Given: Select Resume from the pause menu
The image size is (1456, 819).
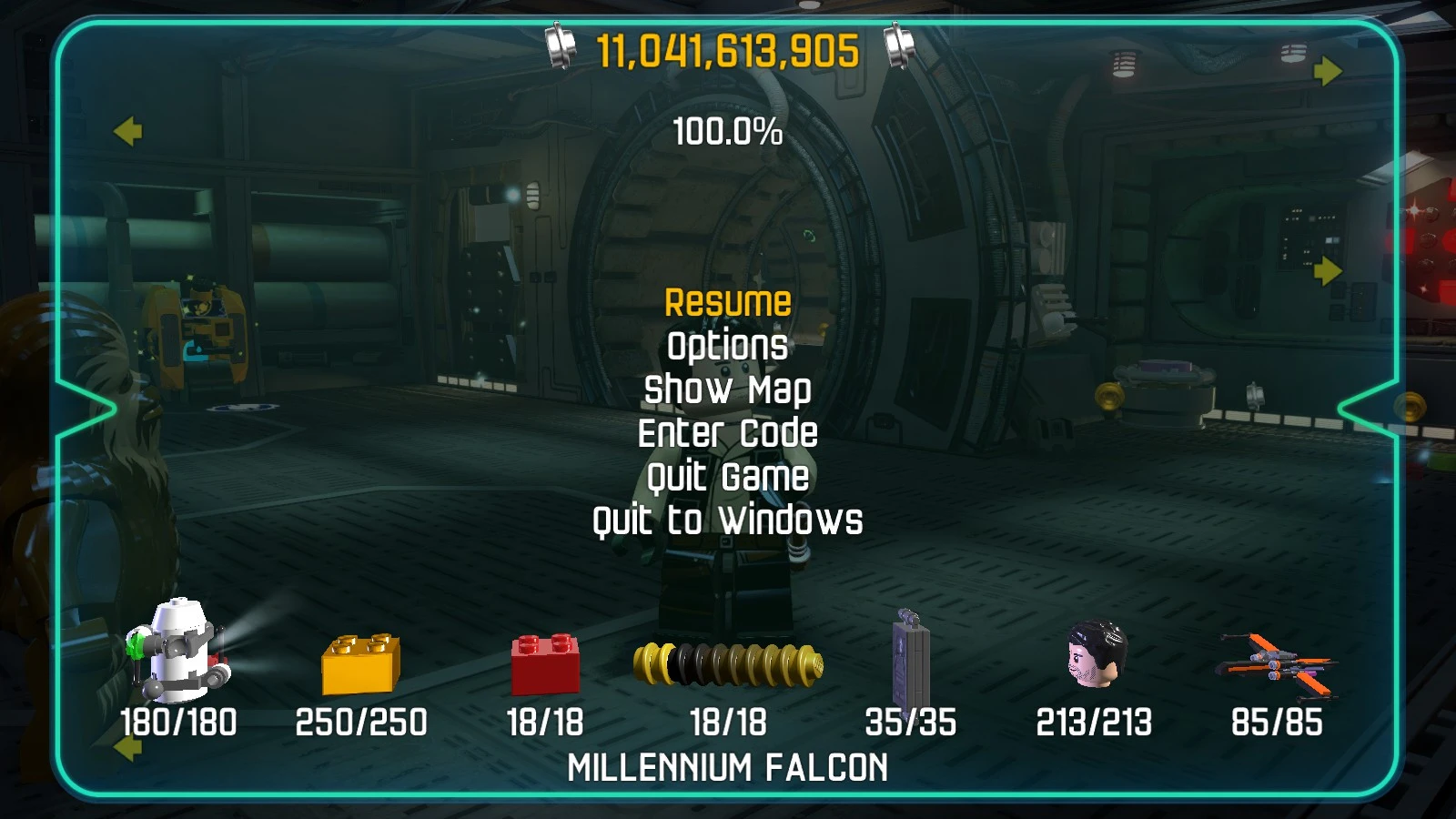Looking at the screenshot, I should 727,301.
